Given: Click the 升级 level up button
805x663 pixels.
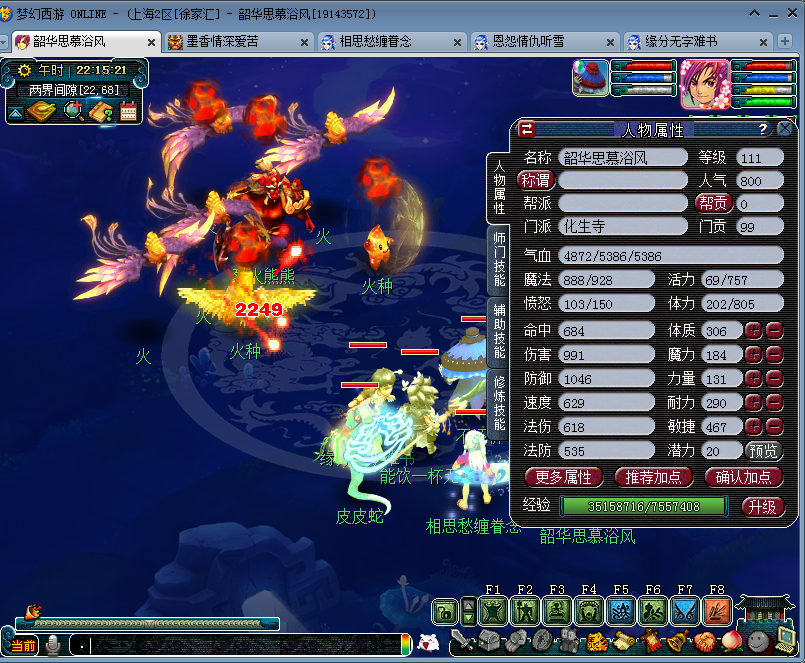Looking at the screenshot, I should pyautogui.click(x=762, y=506).
